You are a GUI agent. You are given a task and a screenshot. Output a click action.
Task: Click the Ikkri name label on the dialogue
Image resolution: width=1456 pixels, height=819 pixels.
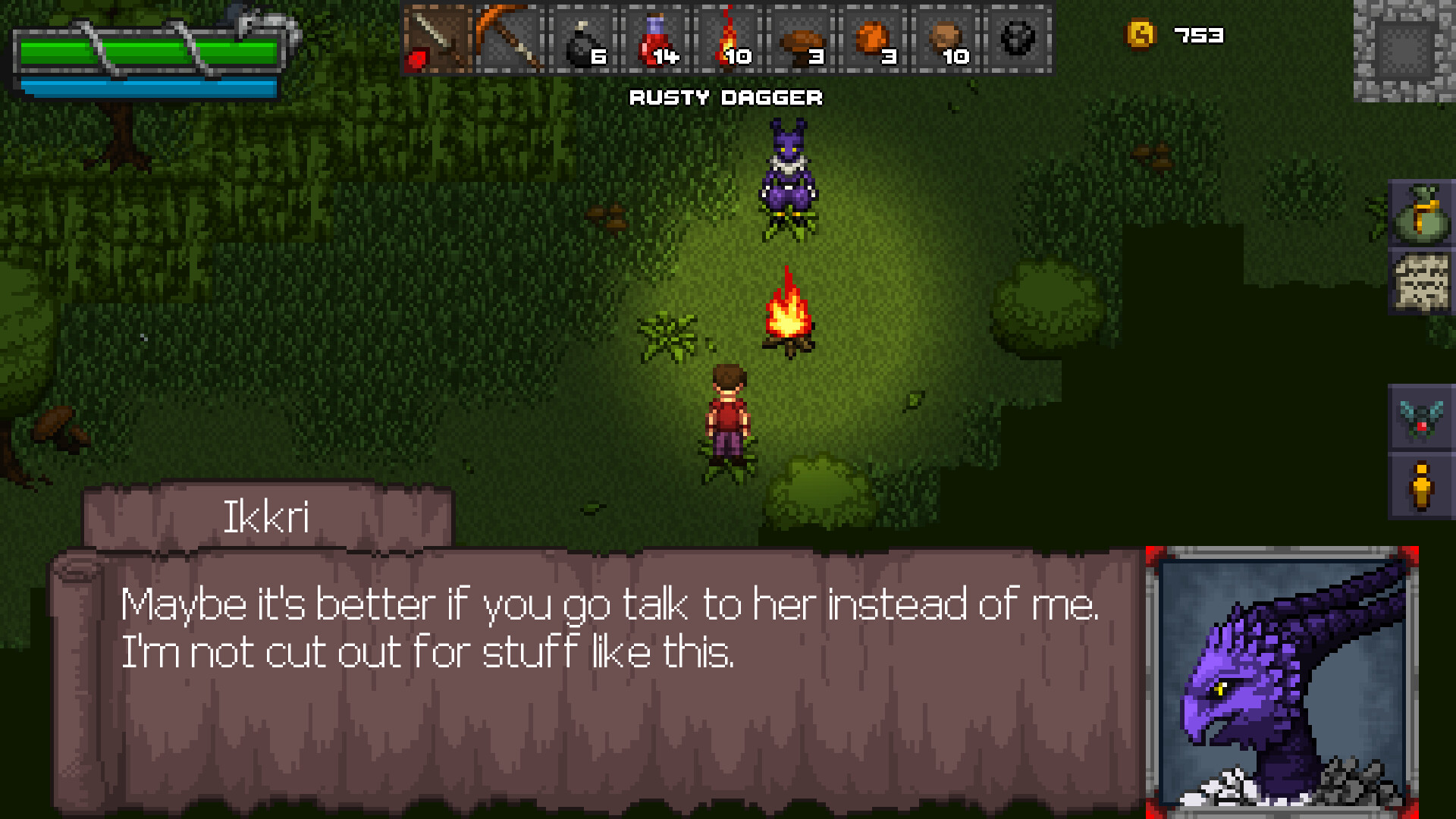[x=269, y=516]
